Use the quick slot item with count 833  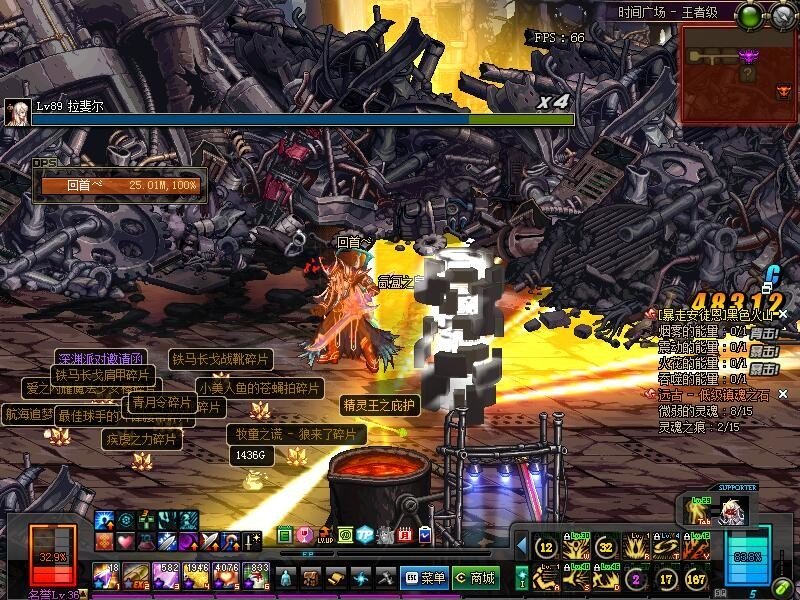coord(256,576)
